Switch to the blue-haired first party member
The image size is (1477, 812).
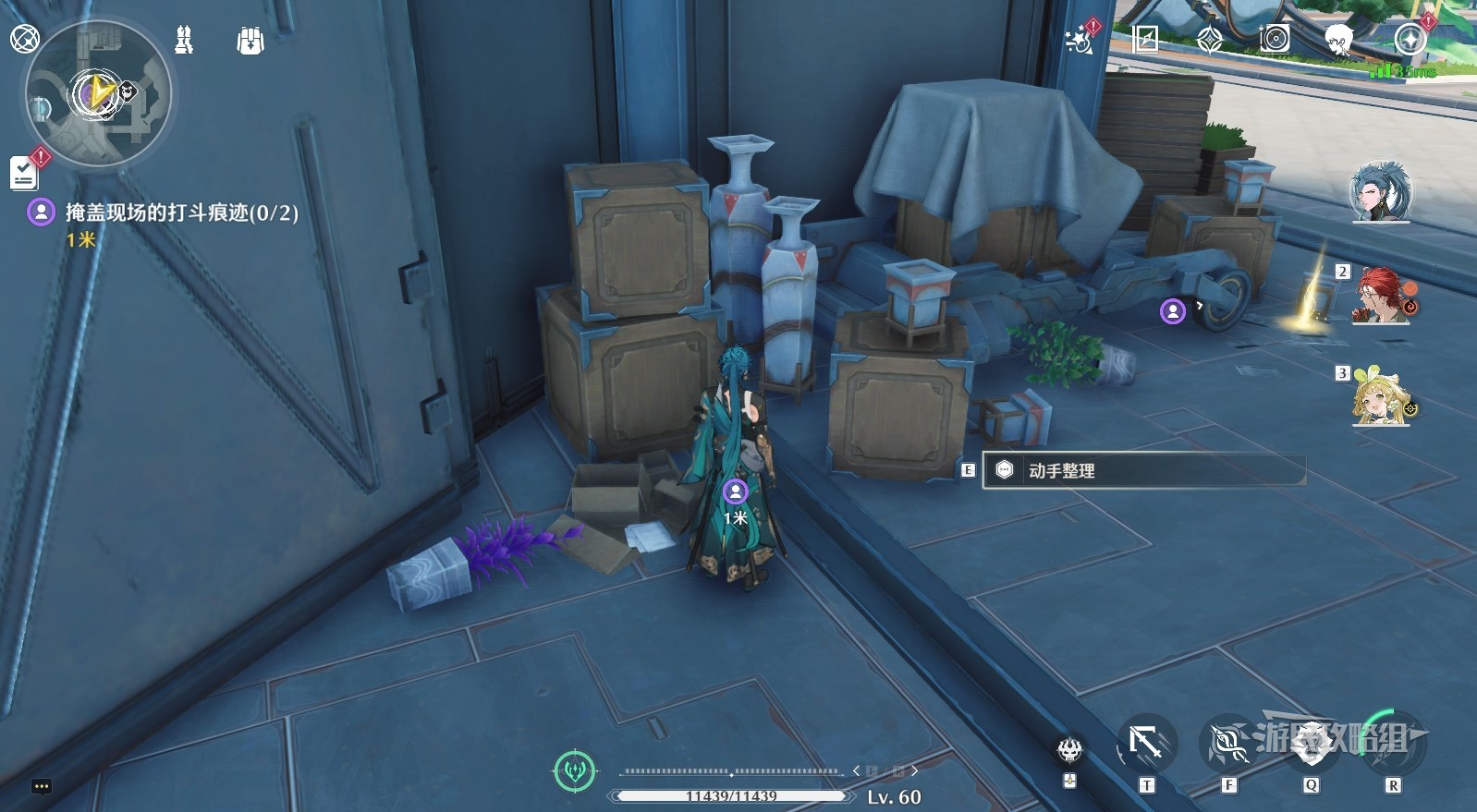coord(1379,192)
